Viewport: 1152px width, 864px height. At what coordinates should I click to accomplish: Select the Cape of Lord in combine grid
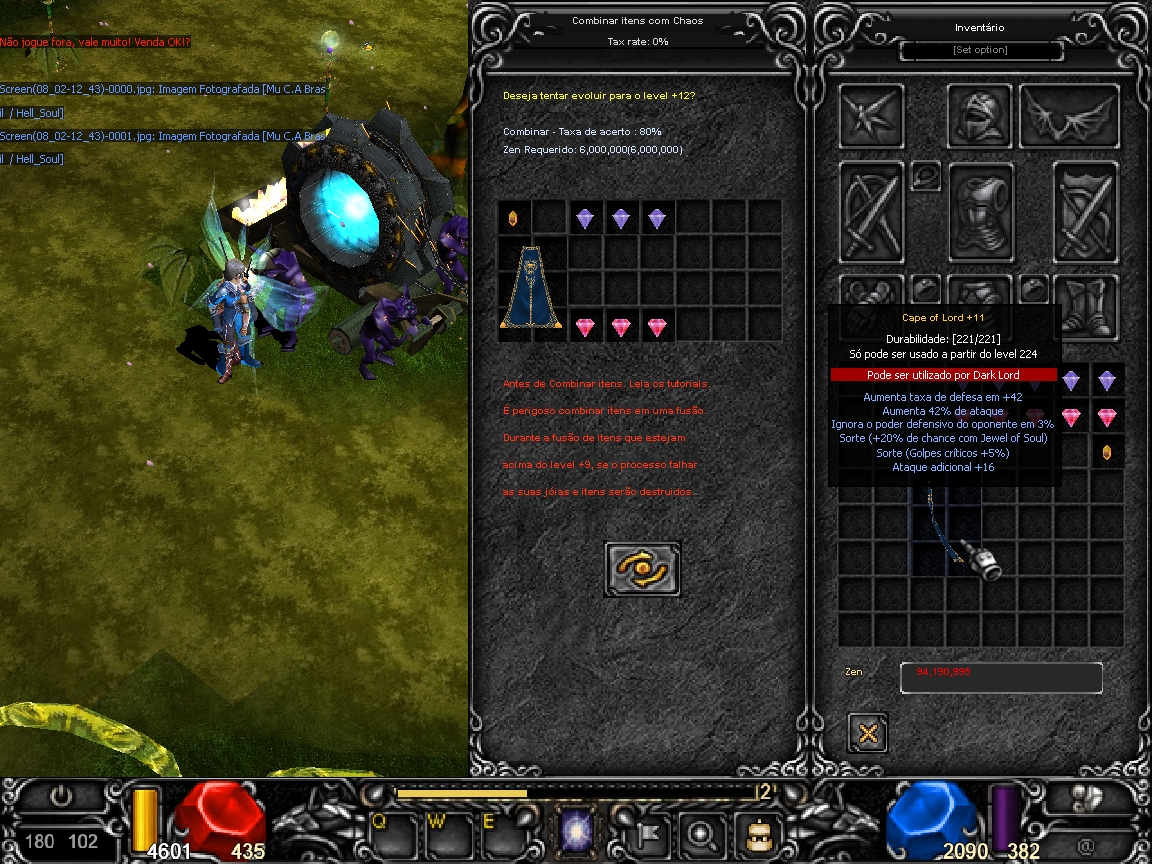pos(532,288)
